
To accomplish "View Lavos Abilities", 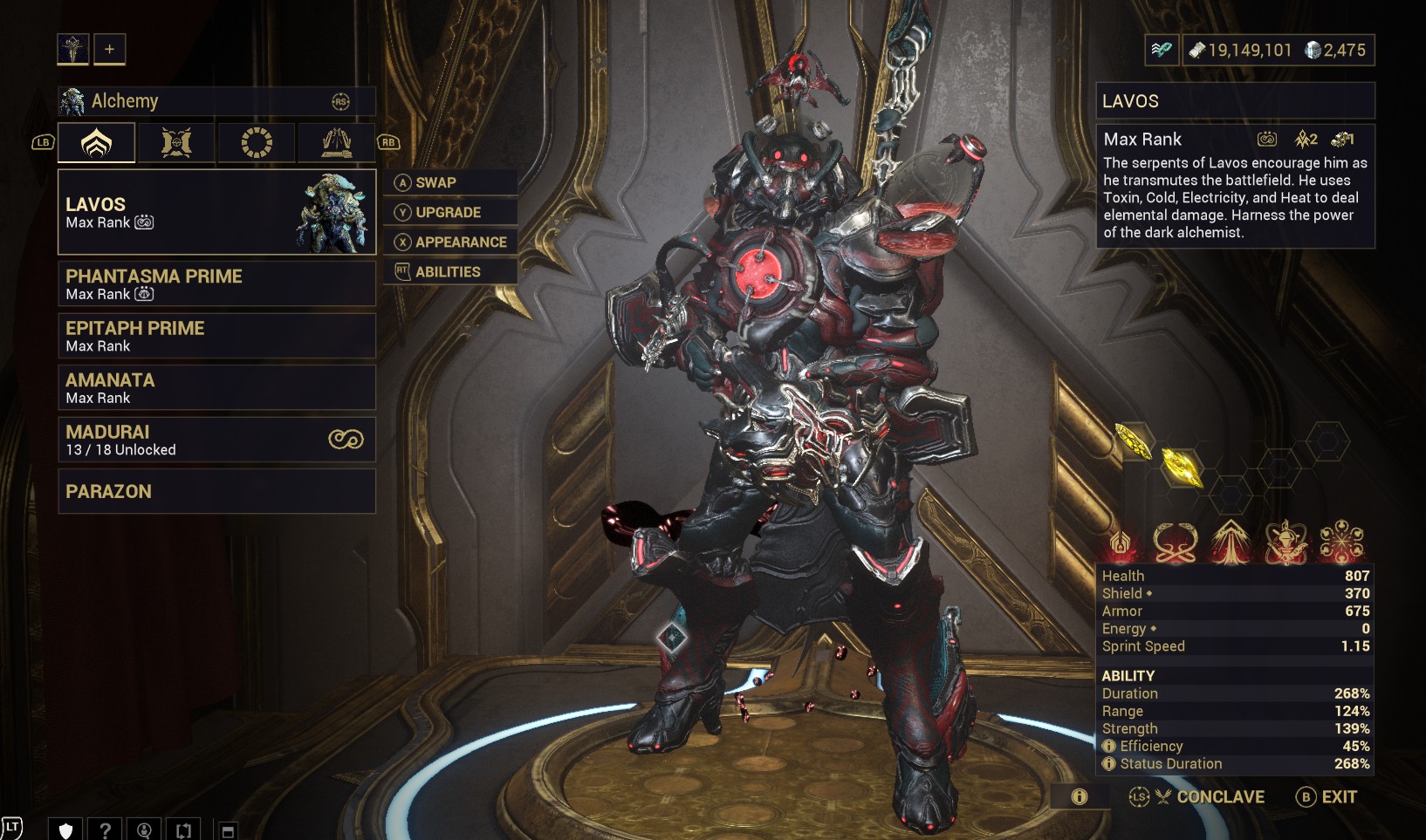I will pos(449,271).
